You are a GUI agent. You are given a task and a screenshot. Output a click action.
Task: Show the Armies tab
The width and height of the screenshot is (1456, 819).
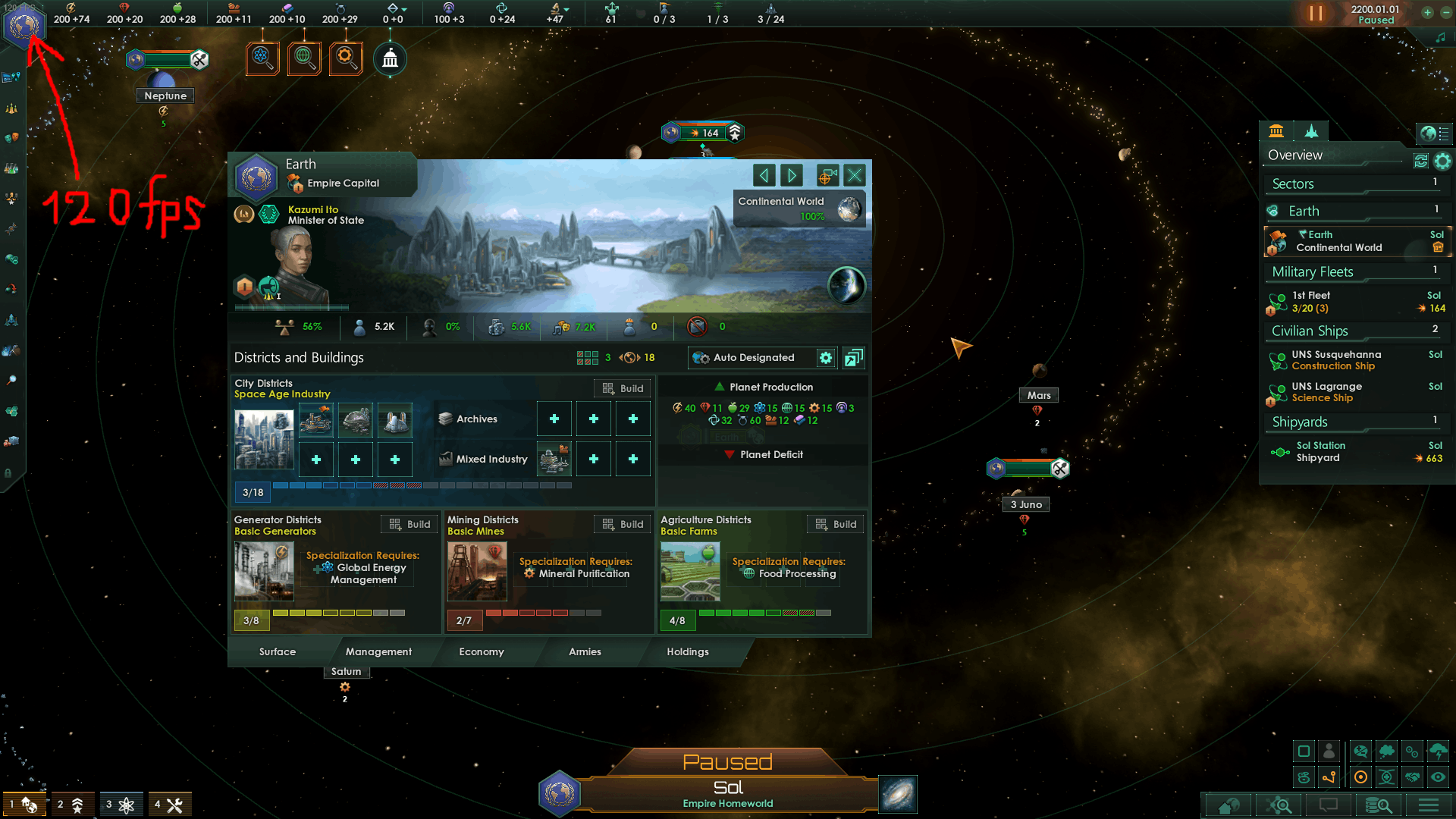point(585,651)
